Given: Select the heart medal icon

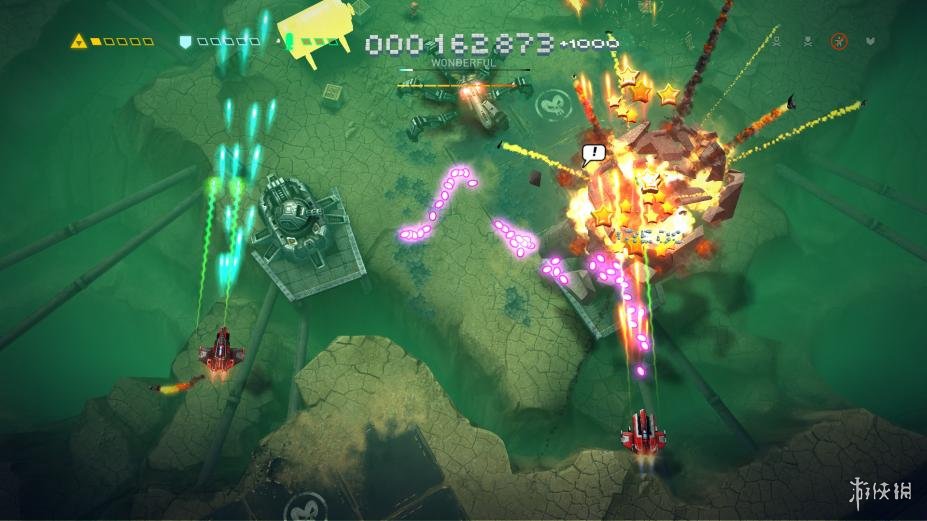Looking at the screenshot, I should (x=870, y=42).
